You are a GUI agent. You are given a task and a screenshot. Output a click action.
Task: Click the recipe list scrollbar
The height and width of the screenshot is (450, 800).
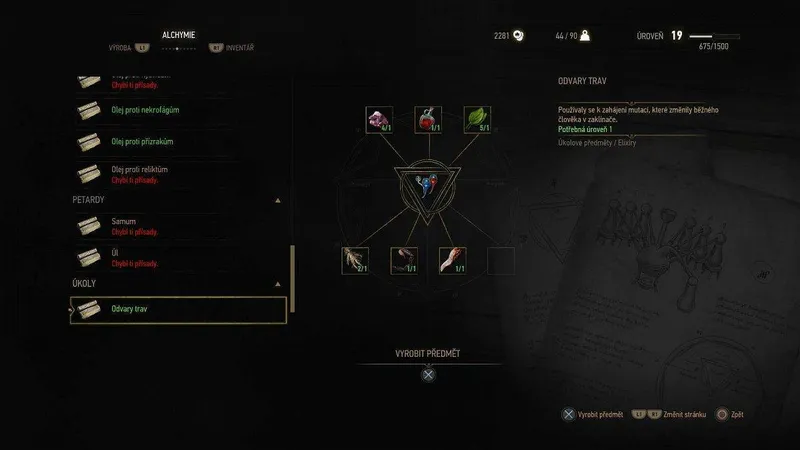click(292, 270)
